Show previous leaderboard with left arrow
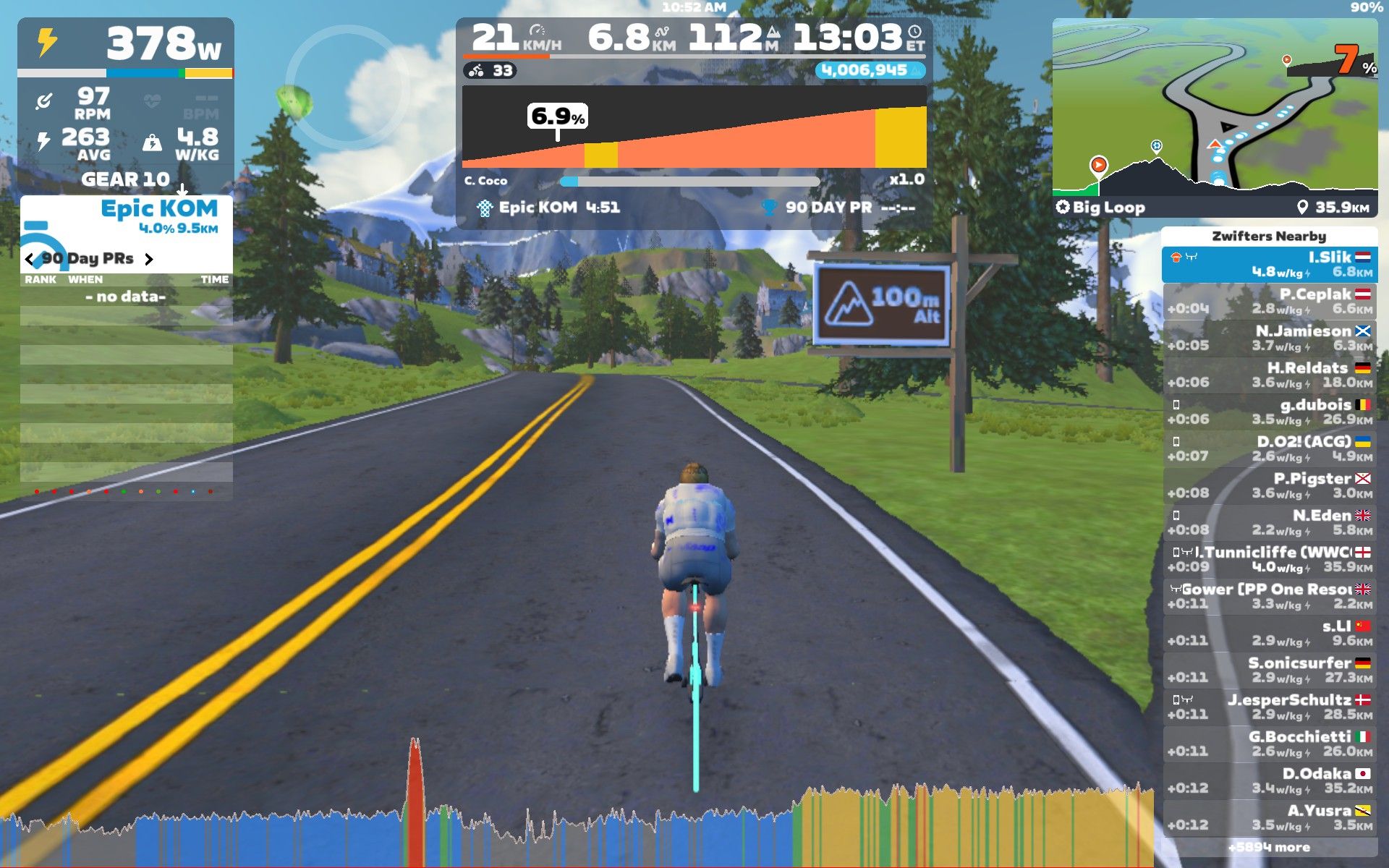The height and width of the screenshot is (868, 1389). (29, 259)
